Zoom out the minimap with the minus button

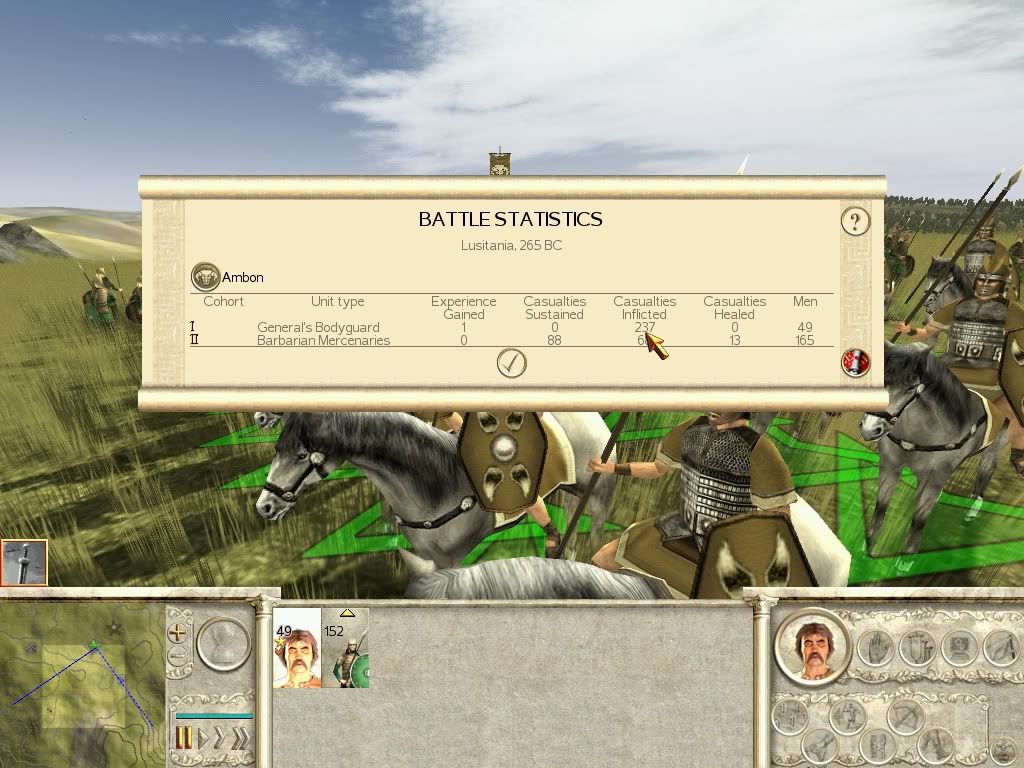[x=178, y=657]
